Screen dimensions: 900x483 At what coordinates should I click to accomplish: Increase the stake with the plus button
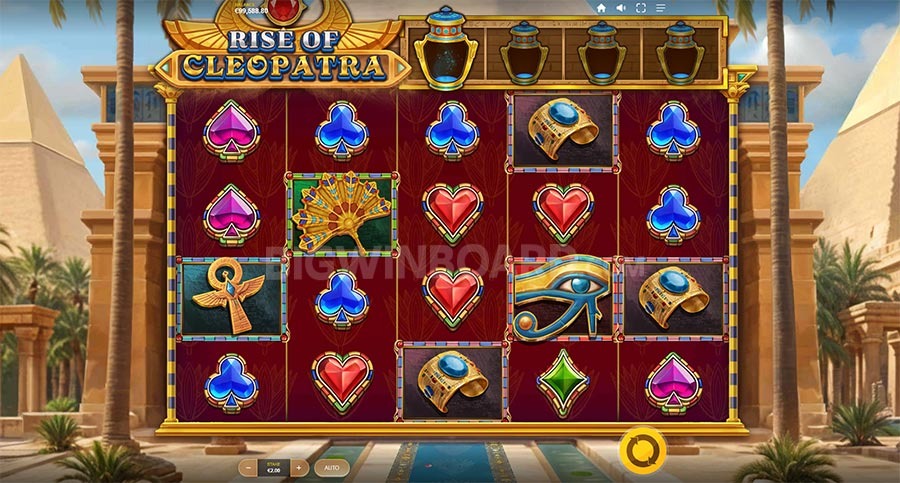click(x=298, y=467)
